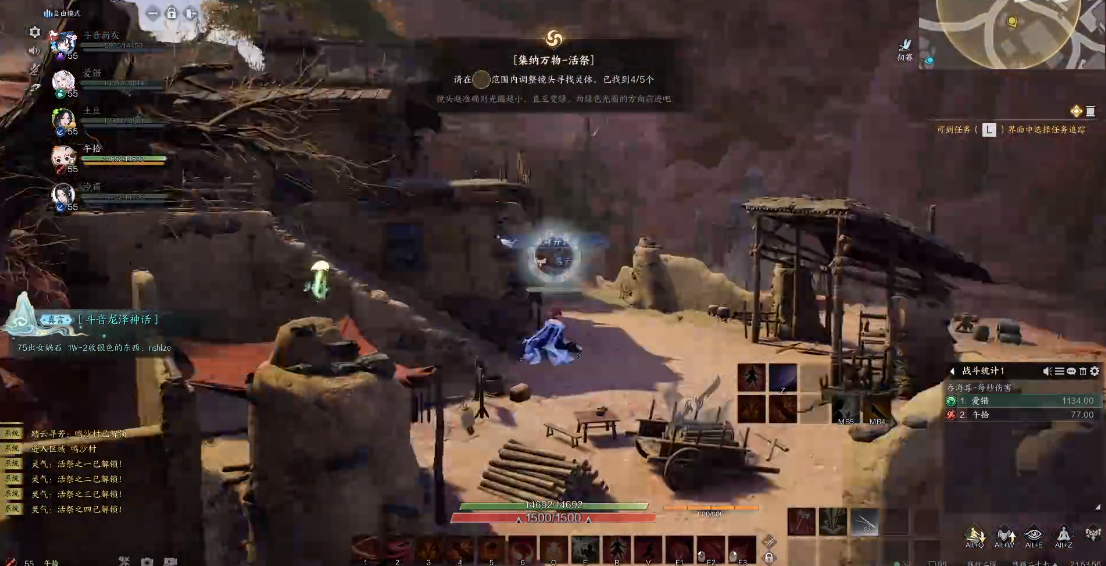
Task: Clear combat statistics with the trash icon
Action: pos(1082,371)
